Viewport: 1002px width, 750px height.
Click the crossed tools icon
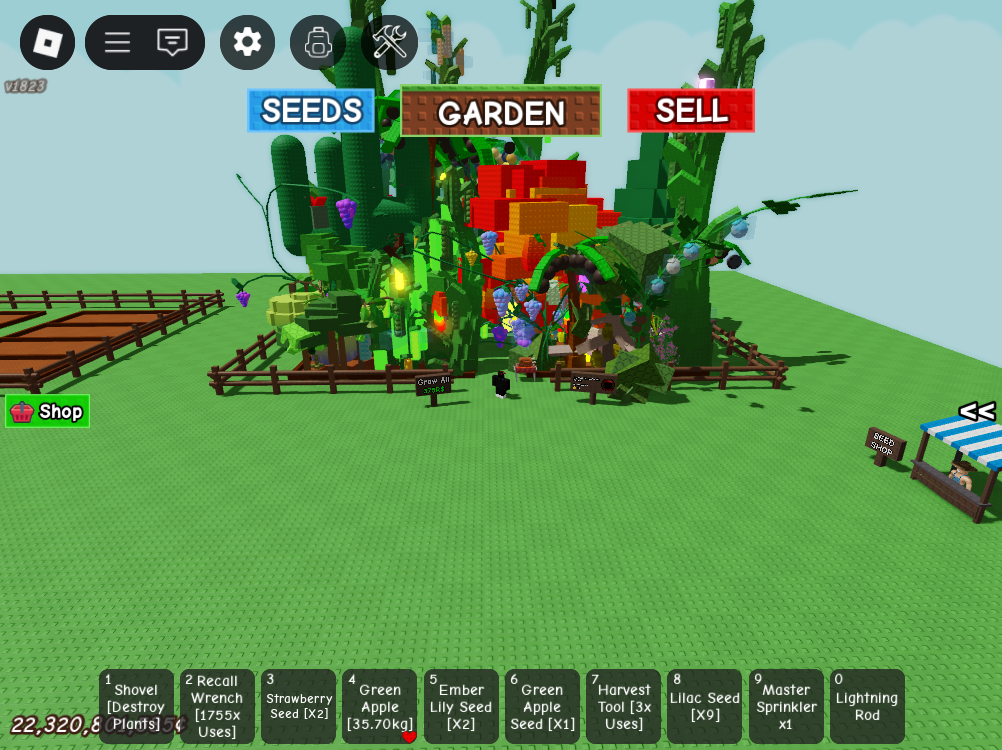click(389, 42)
